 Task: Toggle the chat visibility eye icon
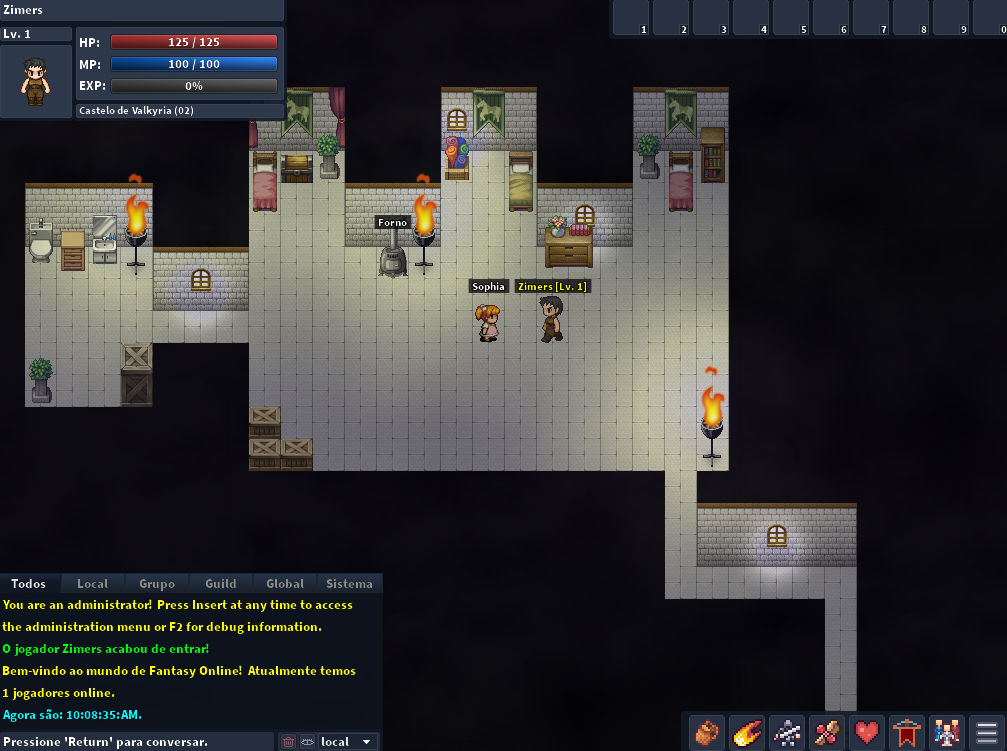[x=307, y=742]
